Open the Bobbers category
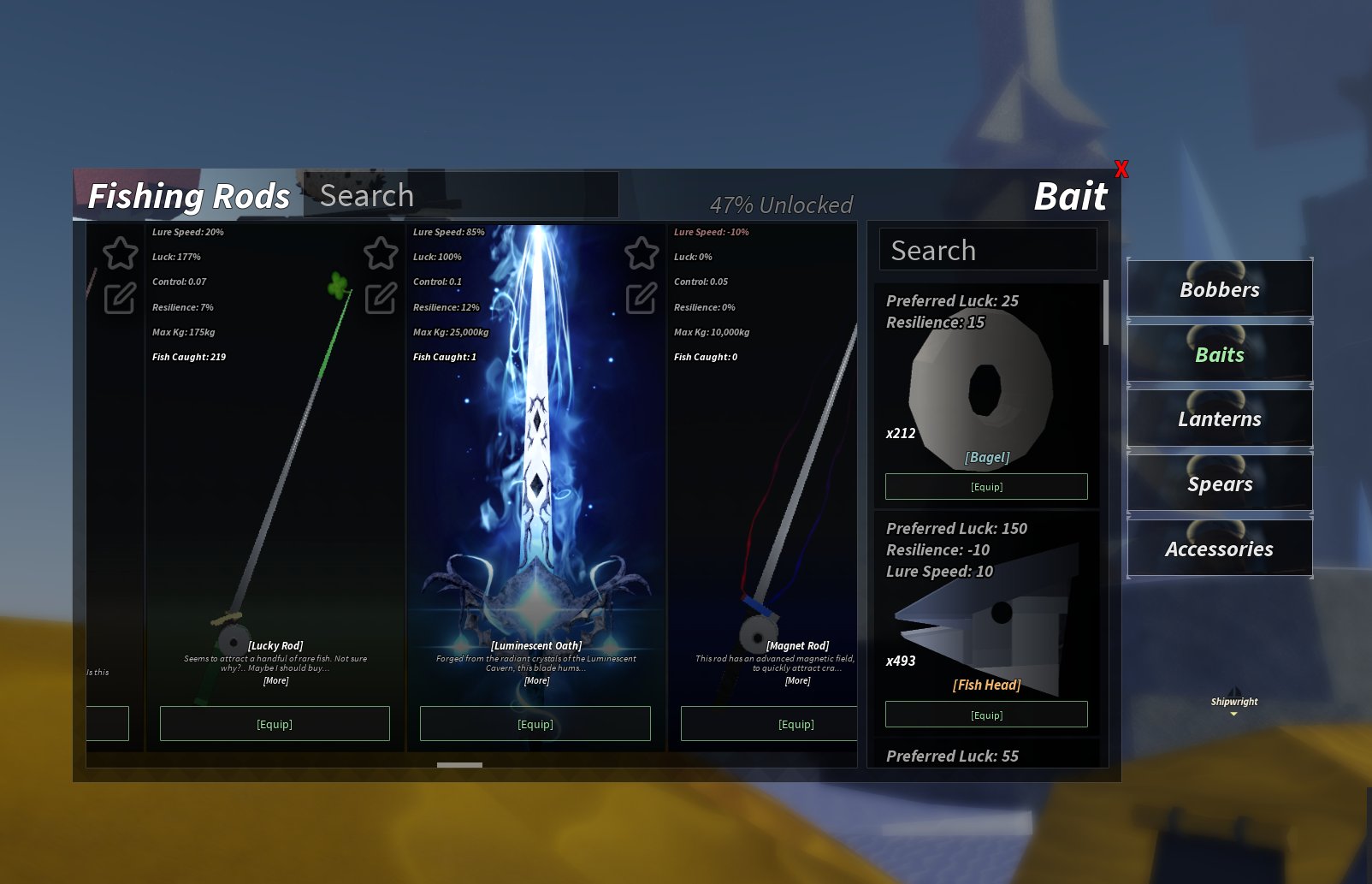The image size is (1372, 884). (x=1220, y=289)
